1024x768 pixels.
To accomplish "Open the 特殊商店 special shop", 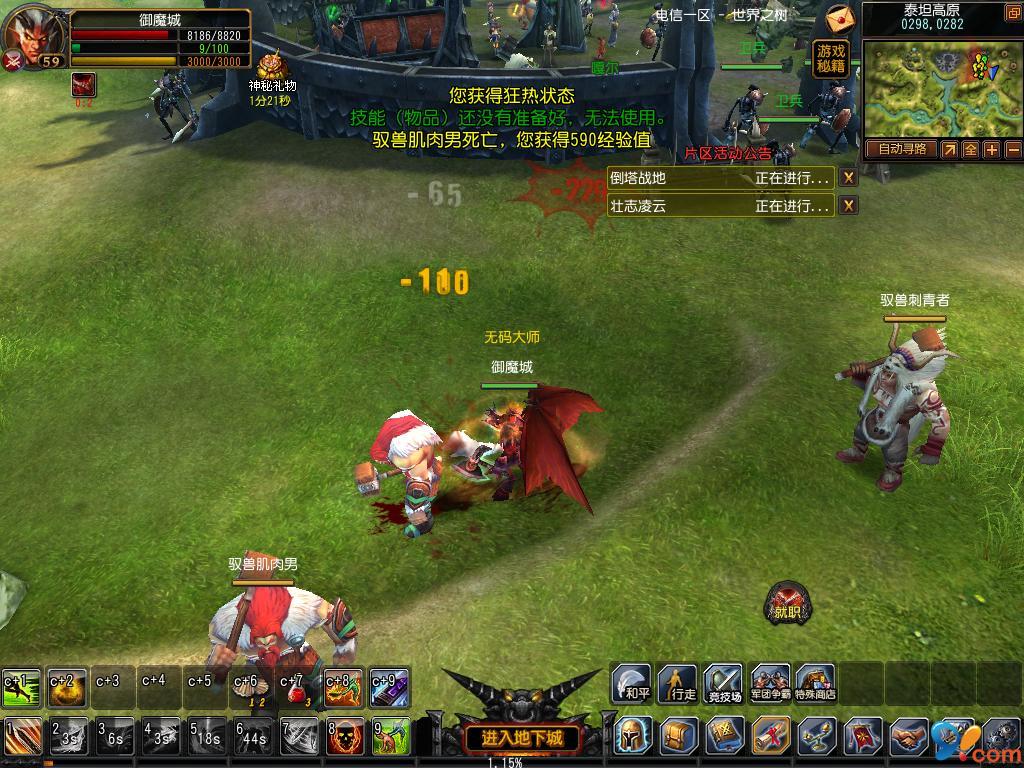I will click(816, 683).
